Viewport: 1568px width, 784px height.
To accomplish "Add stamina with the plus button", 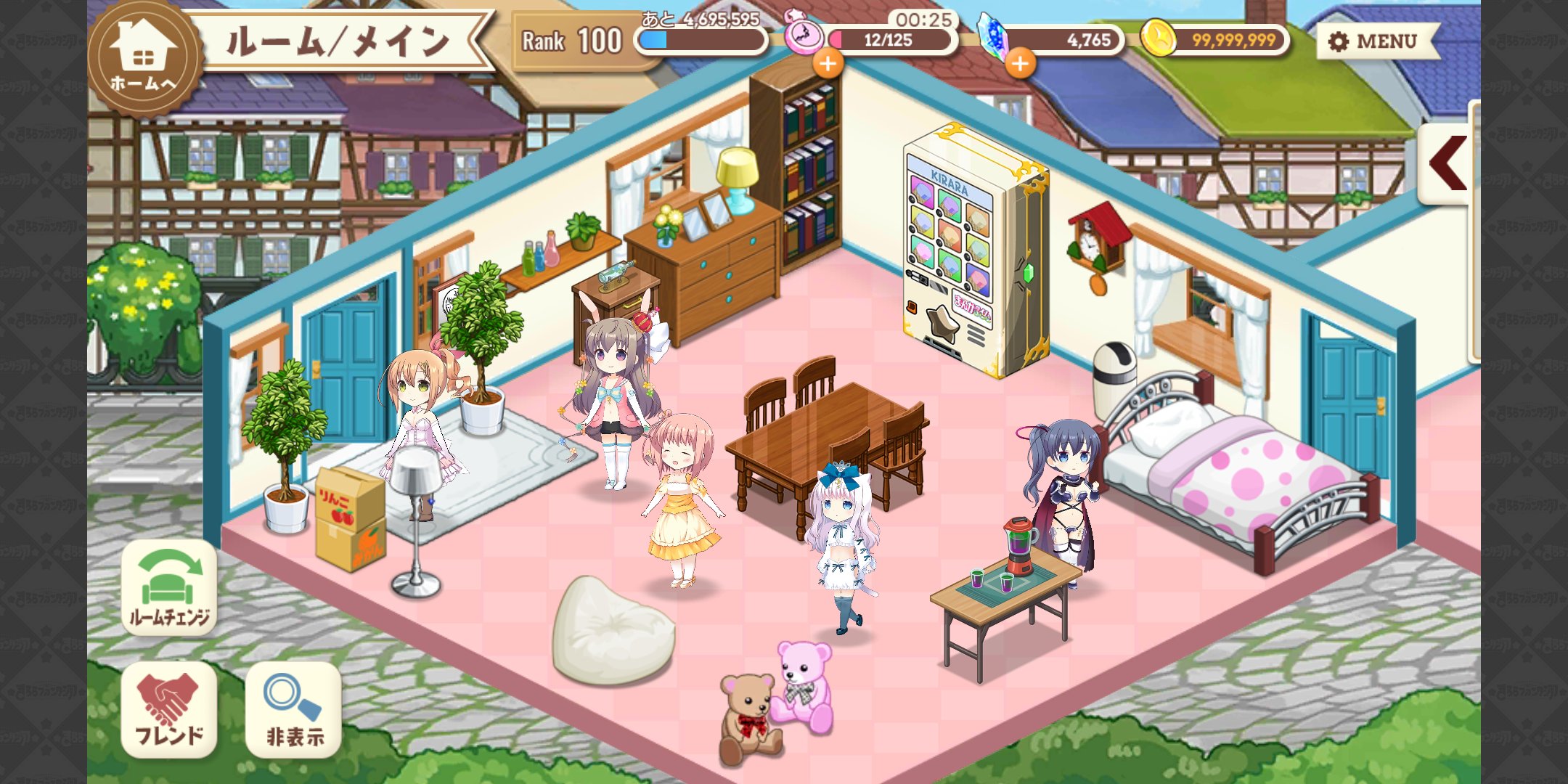I will point(828,63).
